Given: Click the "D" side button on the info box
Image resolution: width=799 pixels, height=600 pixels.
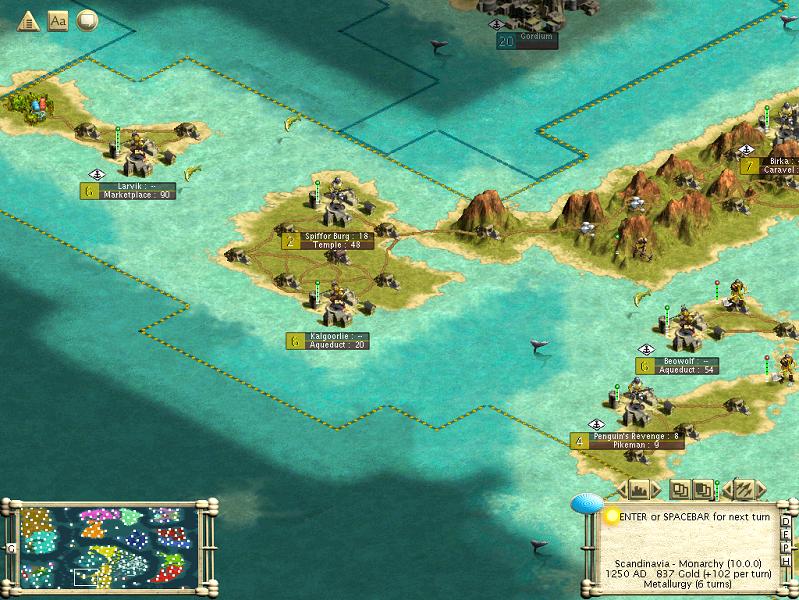Looking at the screenshot, I should (x=788, y=520).
